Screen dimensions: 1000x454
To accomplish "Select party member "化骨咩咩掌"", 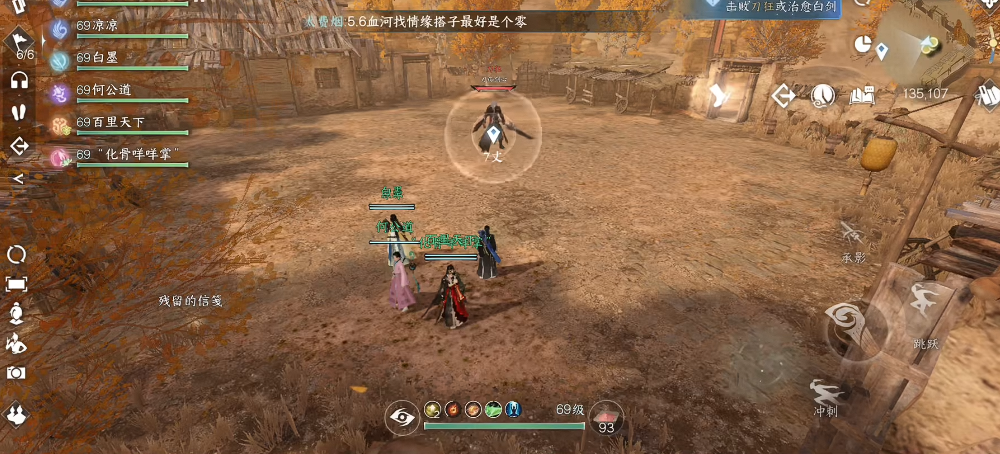I will point(118,155).
